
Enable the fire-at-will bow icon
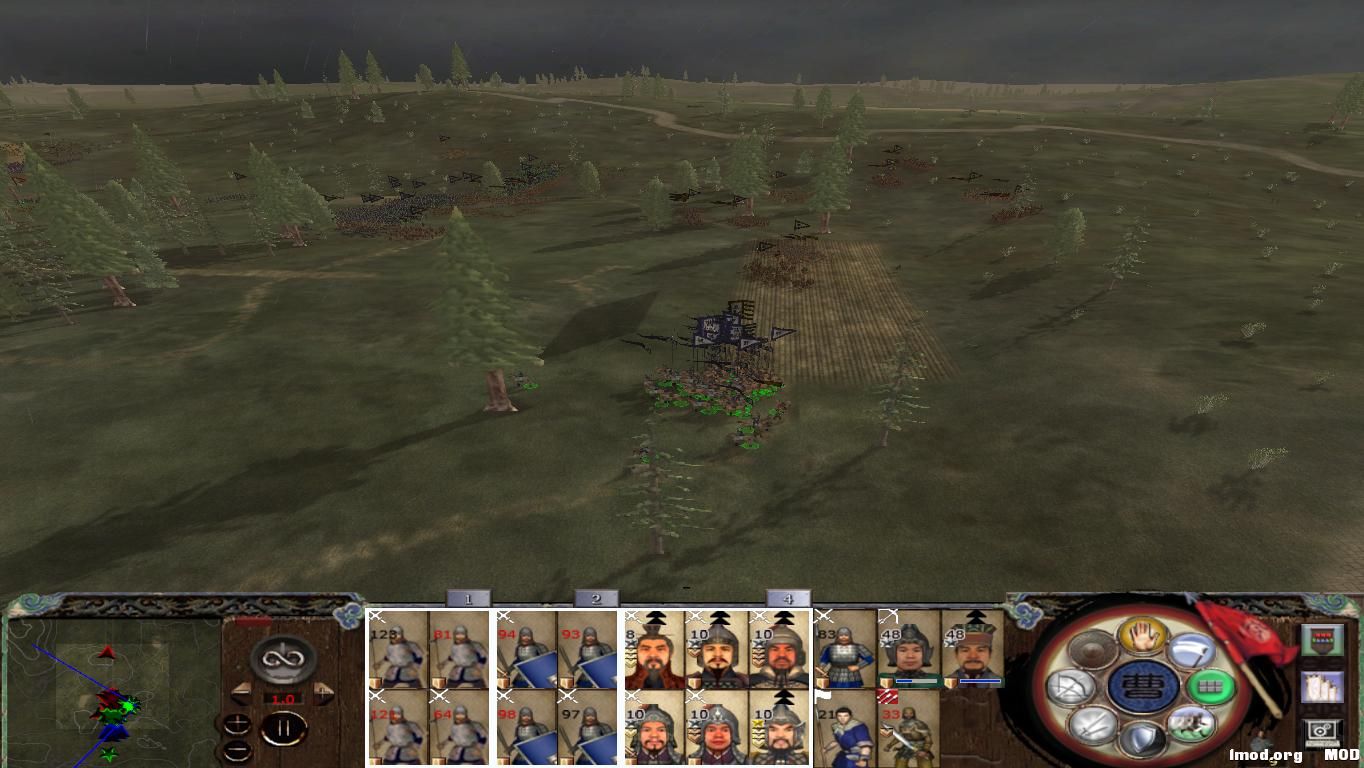tap(1071, 685)
